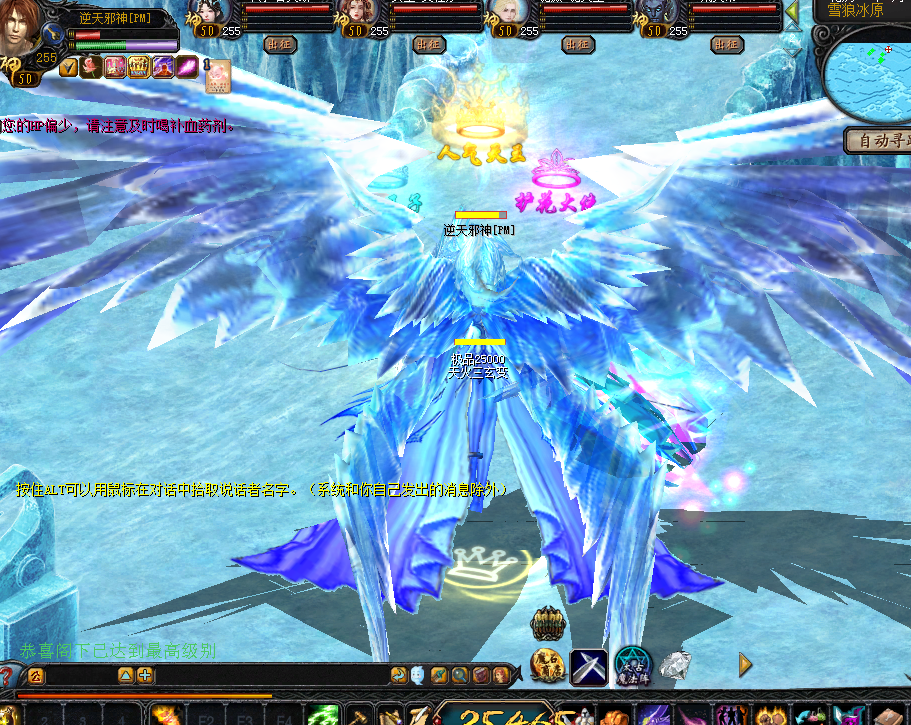
Task: Open the 魔法阵 magic circle icon
Action: coord(633,666)
